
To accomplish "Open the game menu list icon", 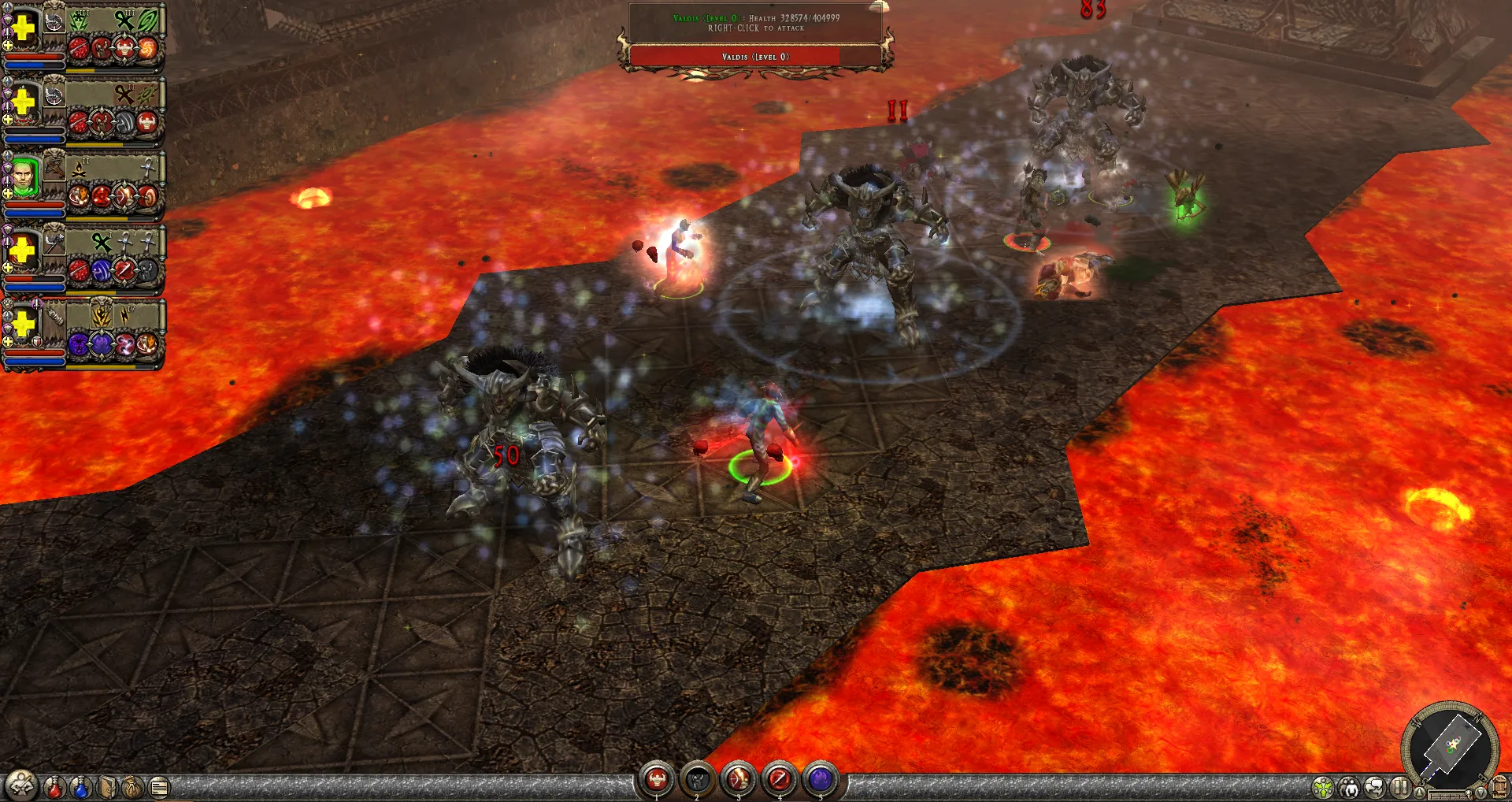I will click(159, 786).
